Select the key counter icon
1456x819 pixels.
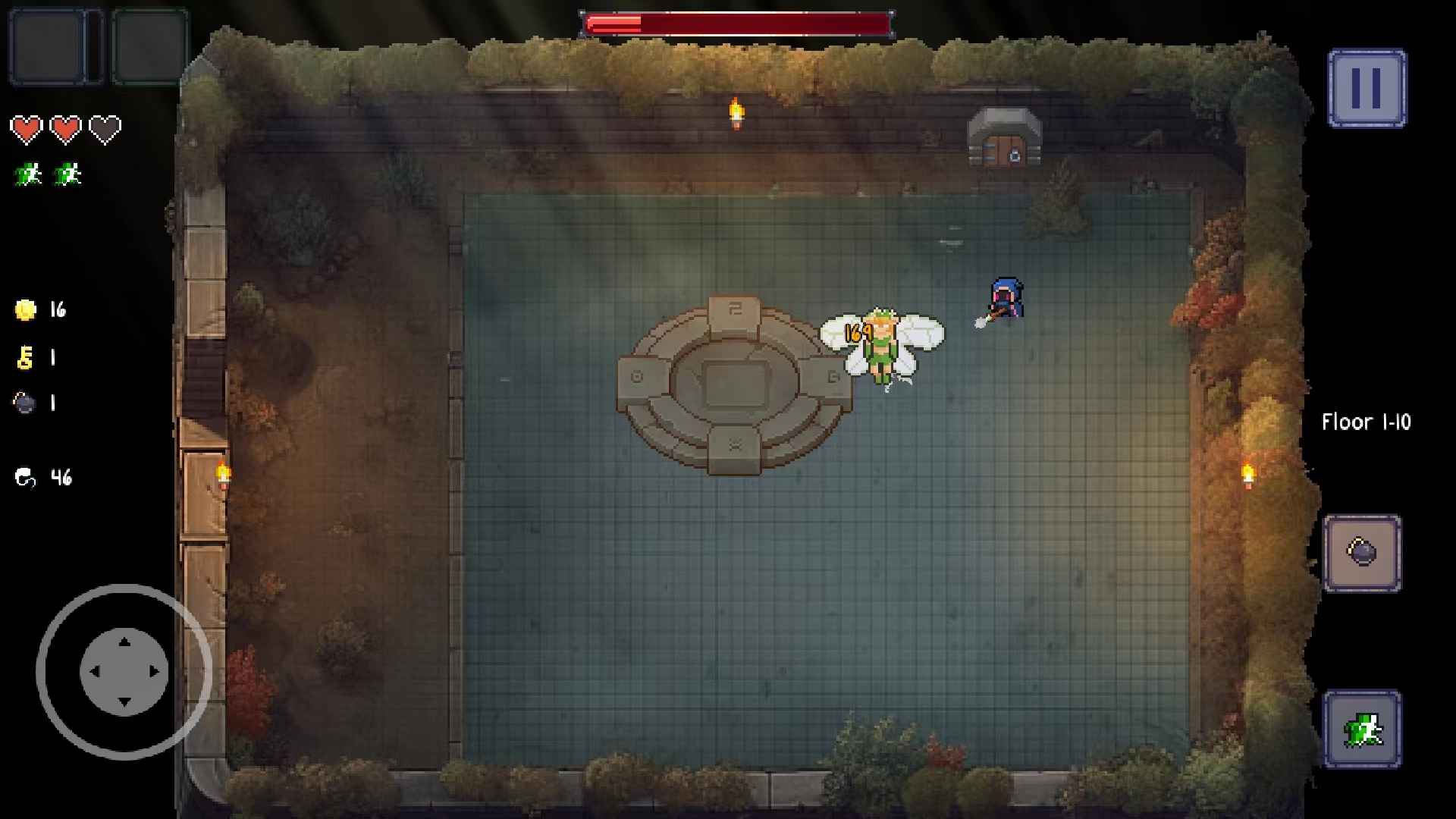[x=25, y=356]
